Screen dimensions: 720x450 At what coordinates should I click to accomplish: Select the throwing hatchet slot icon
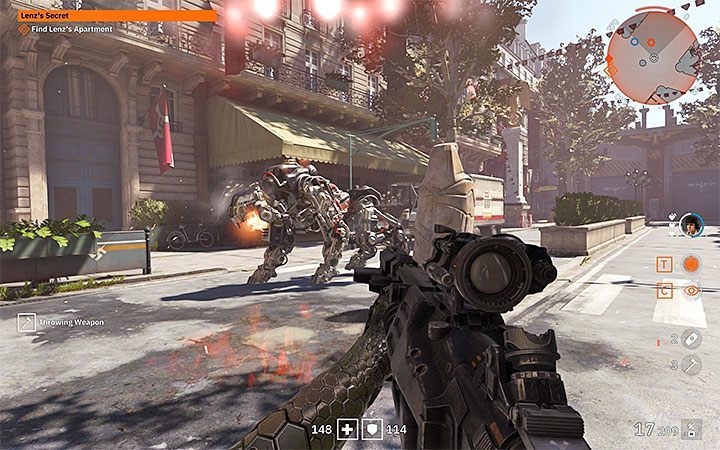pos(691,365)
